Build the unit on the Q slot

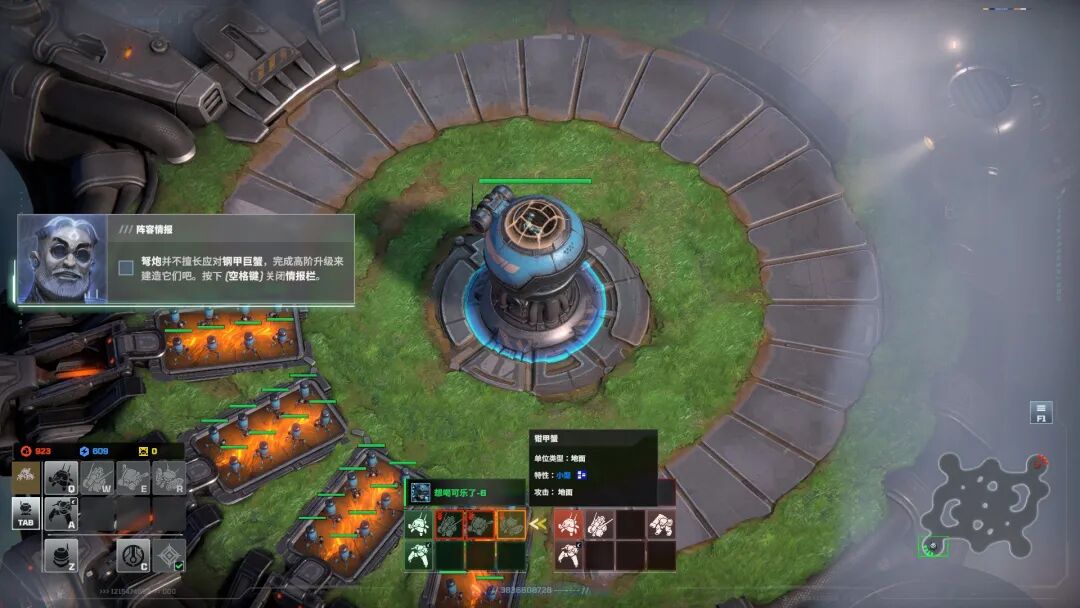[x=62, y=478]
